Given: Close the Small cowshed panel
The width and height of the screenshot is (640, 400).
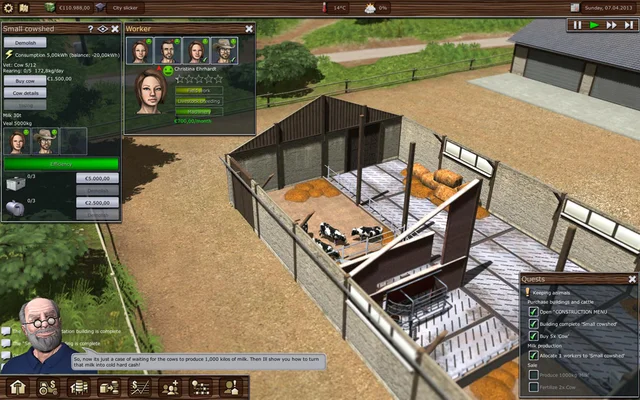Looking at the screenshot, I should (x=115, y=29).
